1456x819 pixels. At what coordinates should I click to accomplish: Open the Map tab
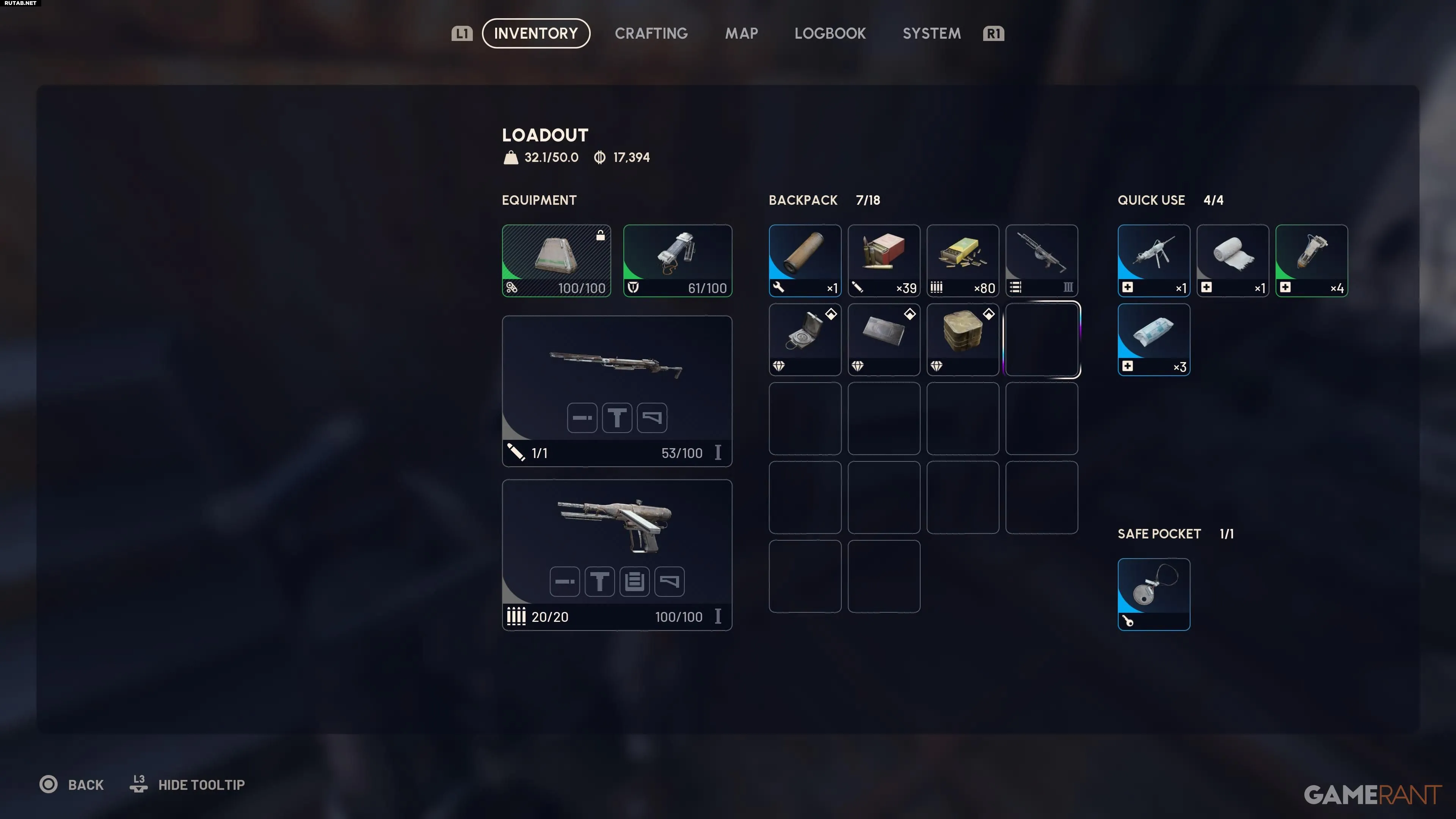pyautogui.click(x=741, y=33)
